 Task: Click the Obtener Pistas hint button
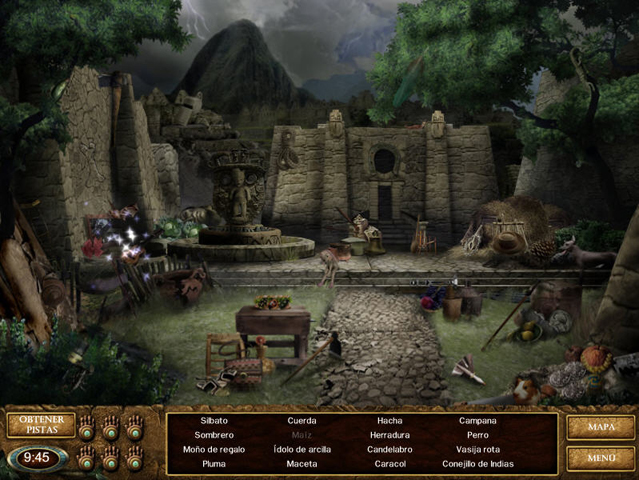pos(41,424)
